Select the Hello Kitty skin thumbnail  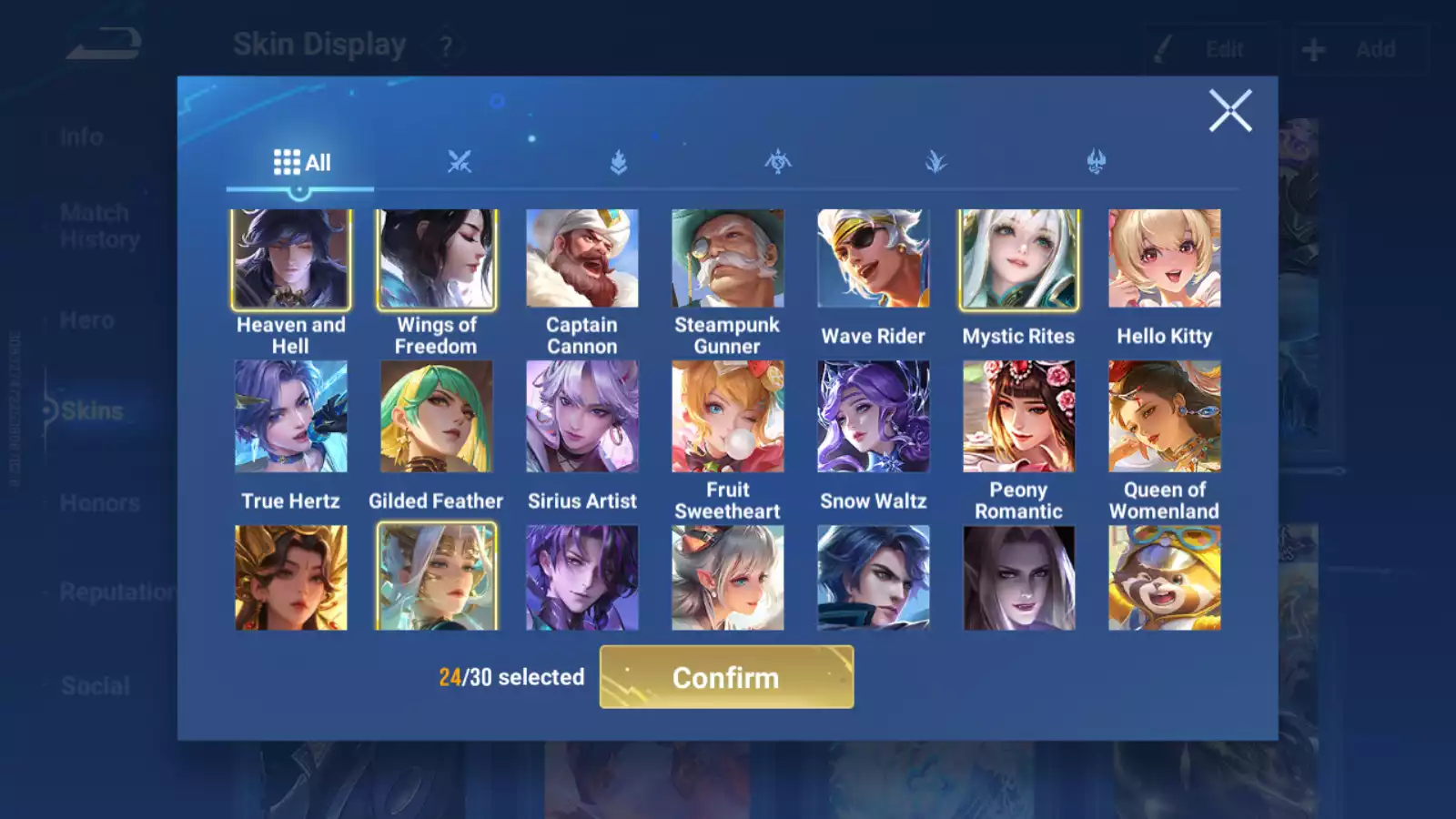coord(1164,260)
